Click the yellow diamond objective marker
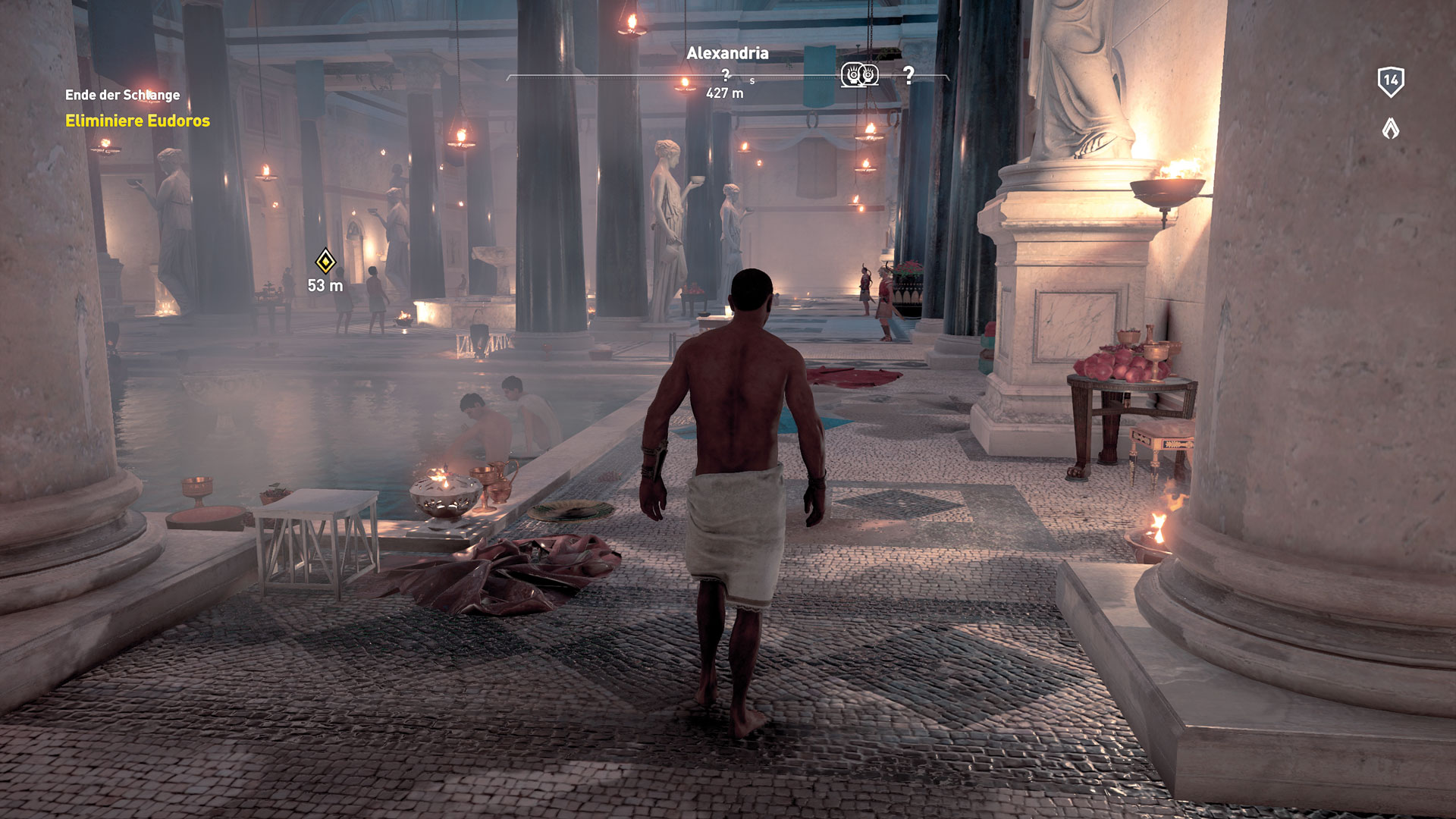1456x819 pixels. click(325, 262)
